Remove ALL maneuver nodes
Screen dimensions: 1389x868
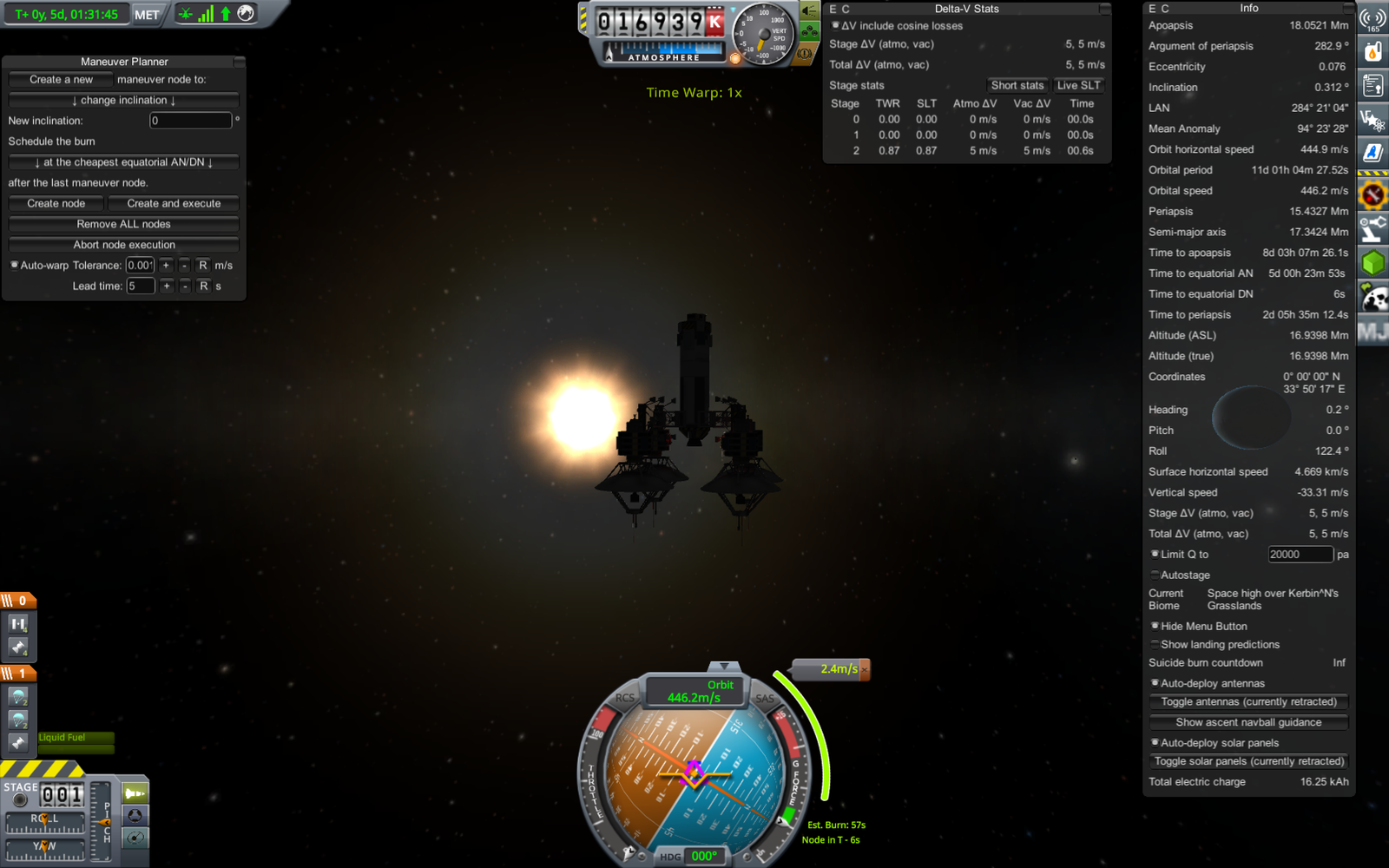tap(123, 224)
